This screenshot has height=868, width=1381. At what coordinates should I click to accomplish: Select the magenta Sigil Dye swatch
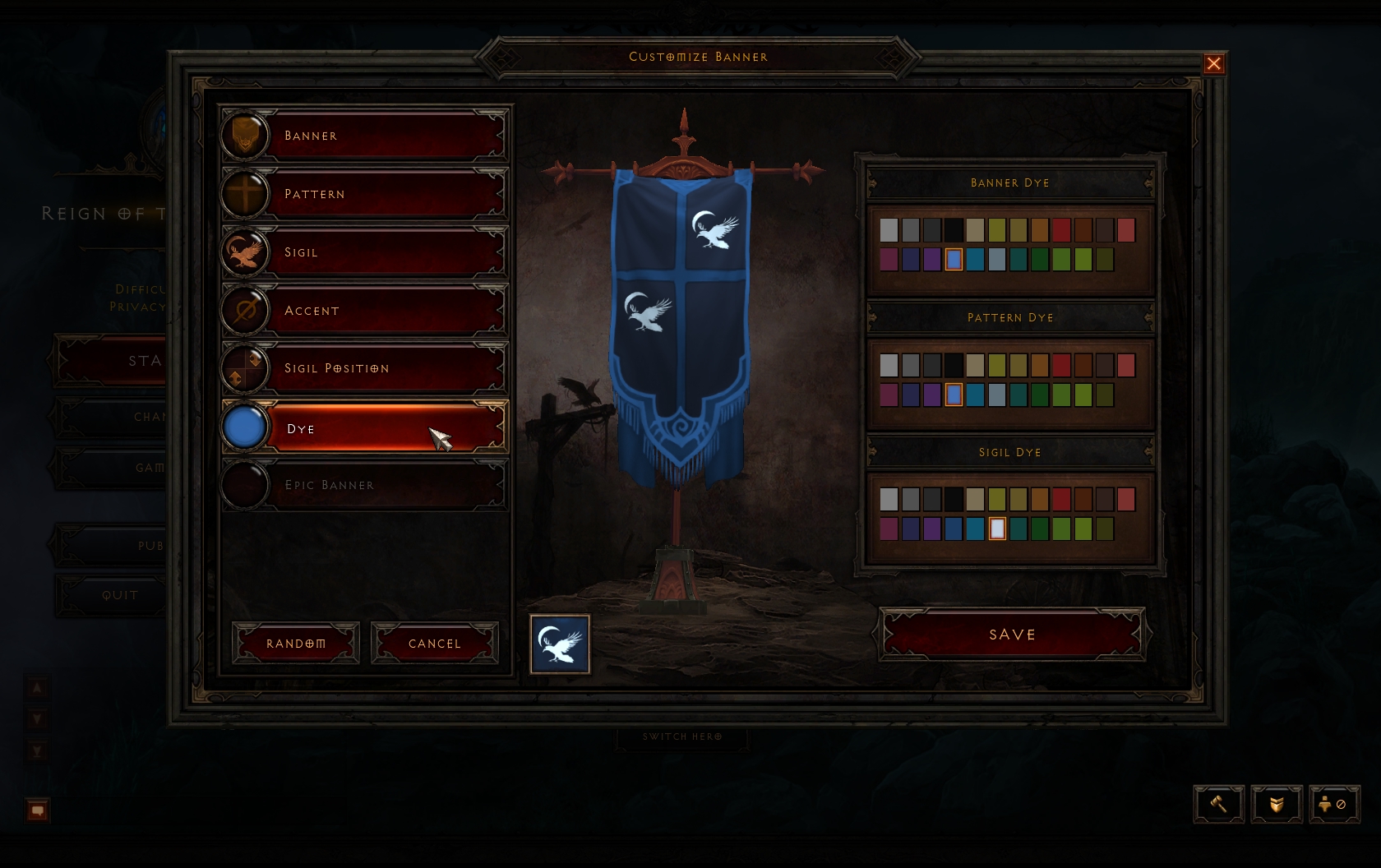[889, 529]
